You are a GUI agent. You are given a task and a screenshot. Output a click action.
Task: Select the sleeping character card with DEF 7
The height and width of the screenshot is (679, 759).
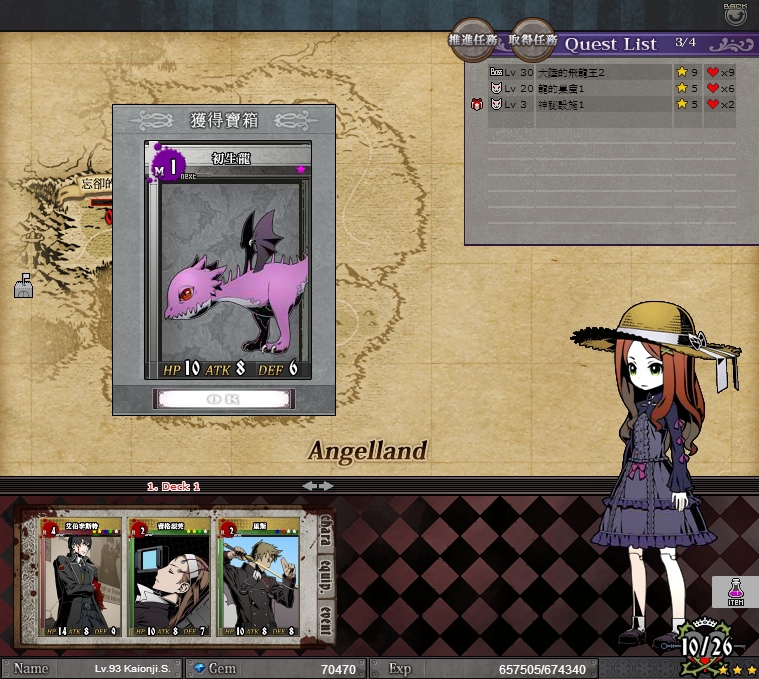(169, 578)
